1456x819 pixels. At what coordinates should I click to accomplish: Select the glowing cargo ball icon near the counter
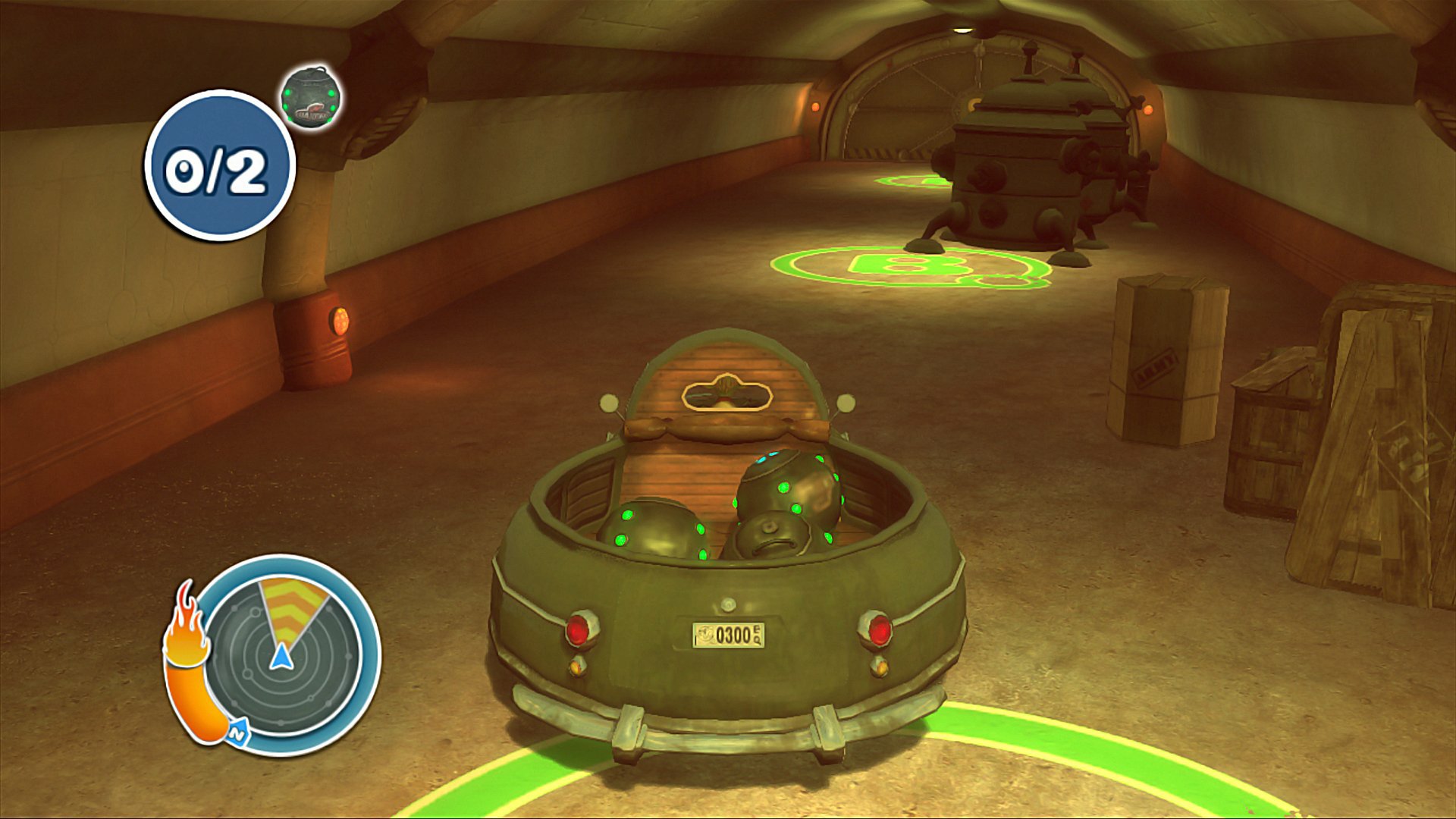tap(310, 97)
